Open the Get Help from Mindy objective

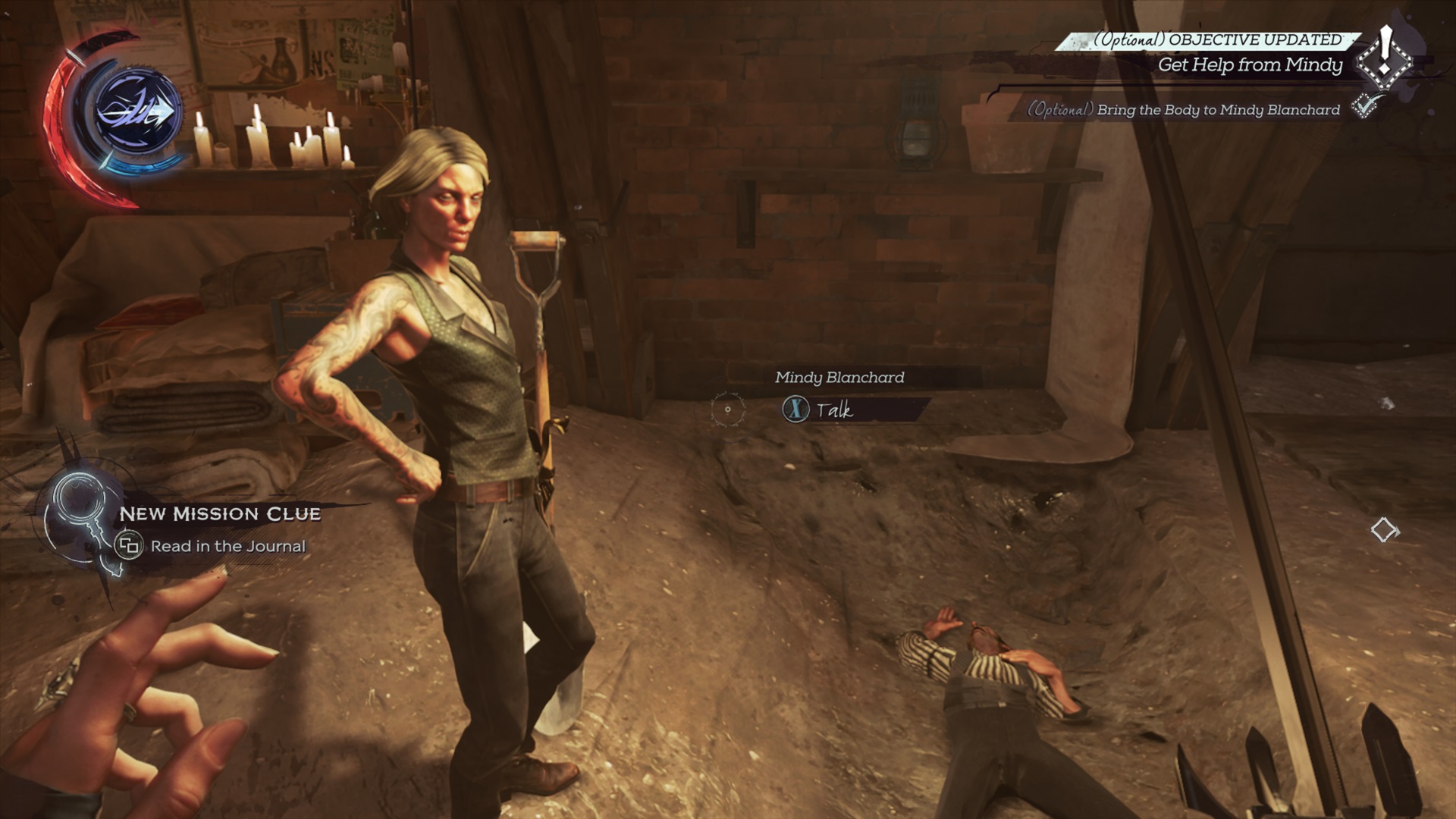tap(1250, 65)
